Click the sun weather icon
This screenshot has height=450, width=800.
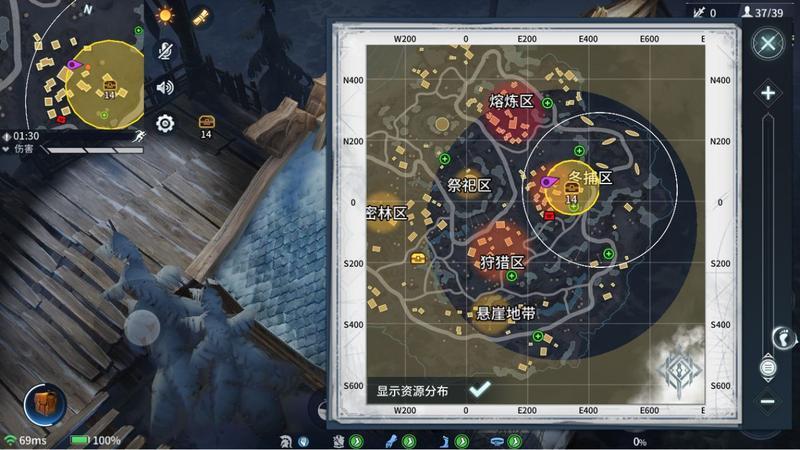(165, 15)
